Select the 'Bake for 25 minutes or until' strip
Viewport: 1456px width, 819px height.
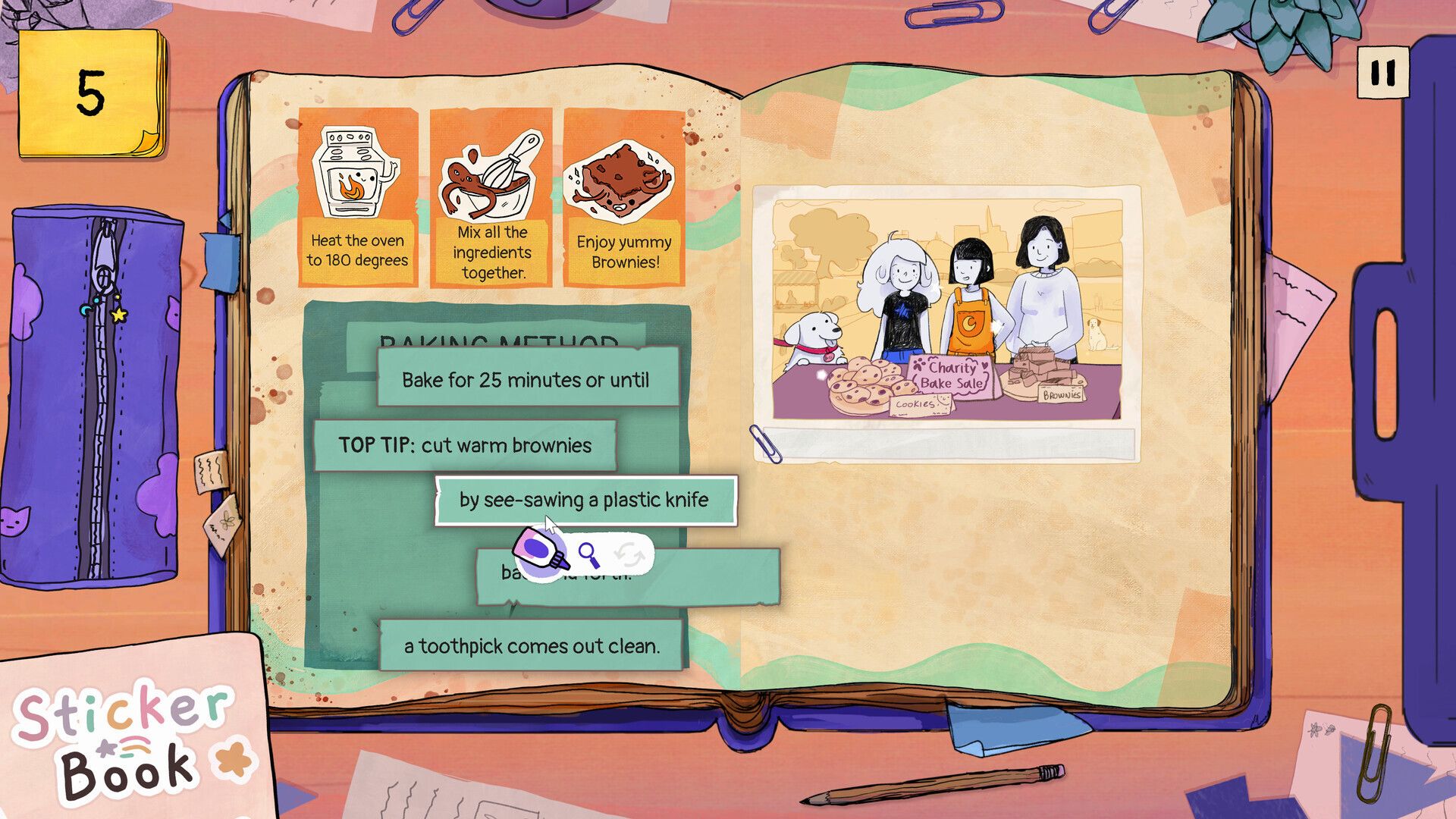coord(526,379)
